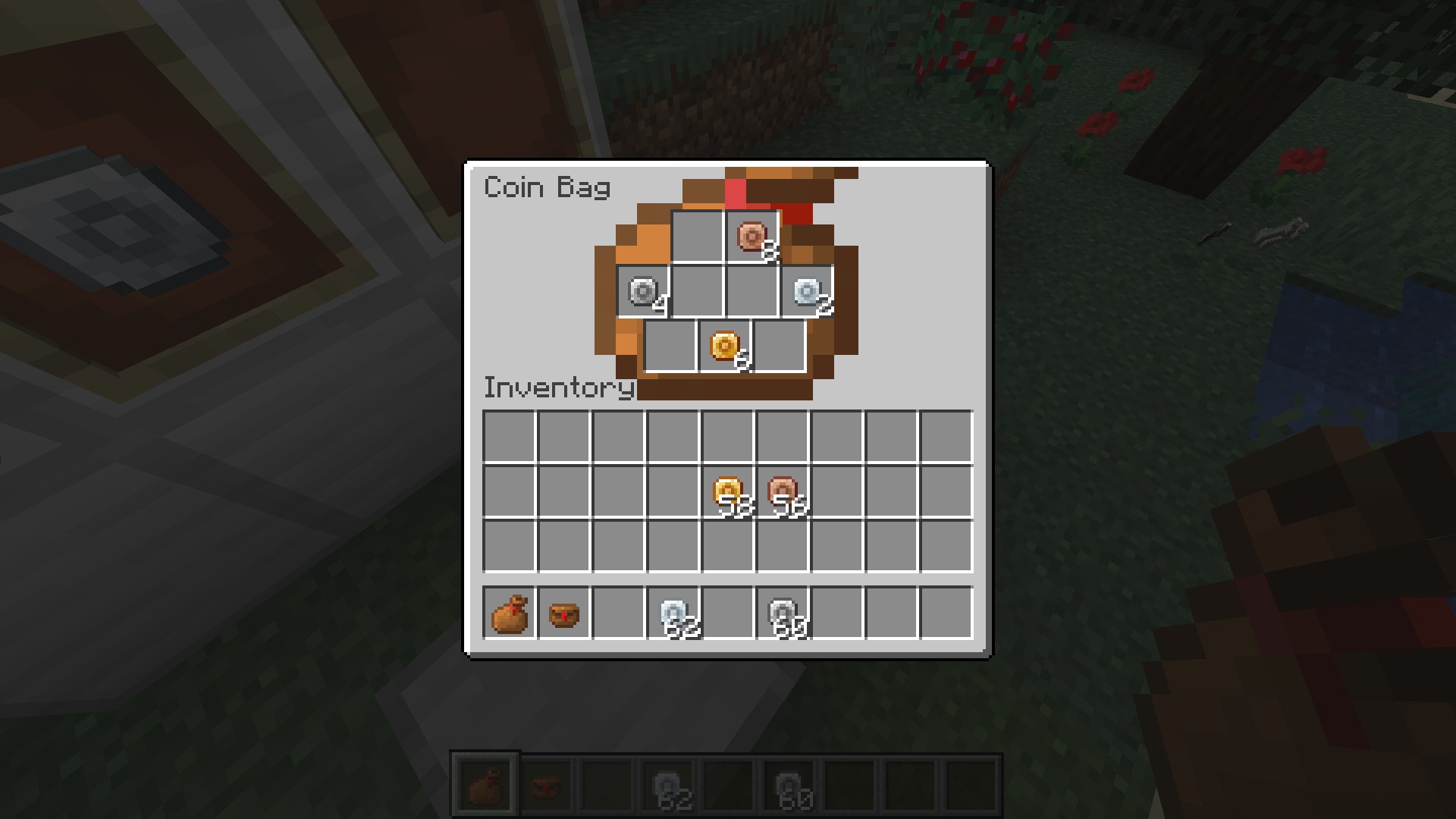
Task: Select the copper coin stack of 8
Action: [x=752, y=237]
